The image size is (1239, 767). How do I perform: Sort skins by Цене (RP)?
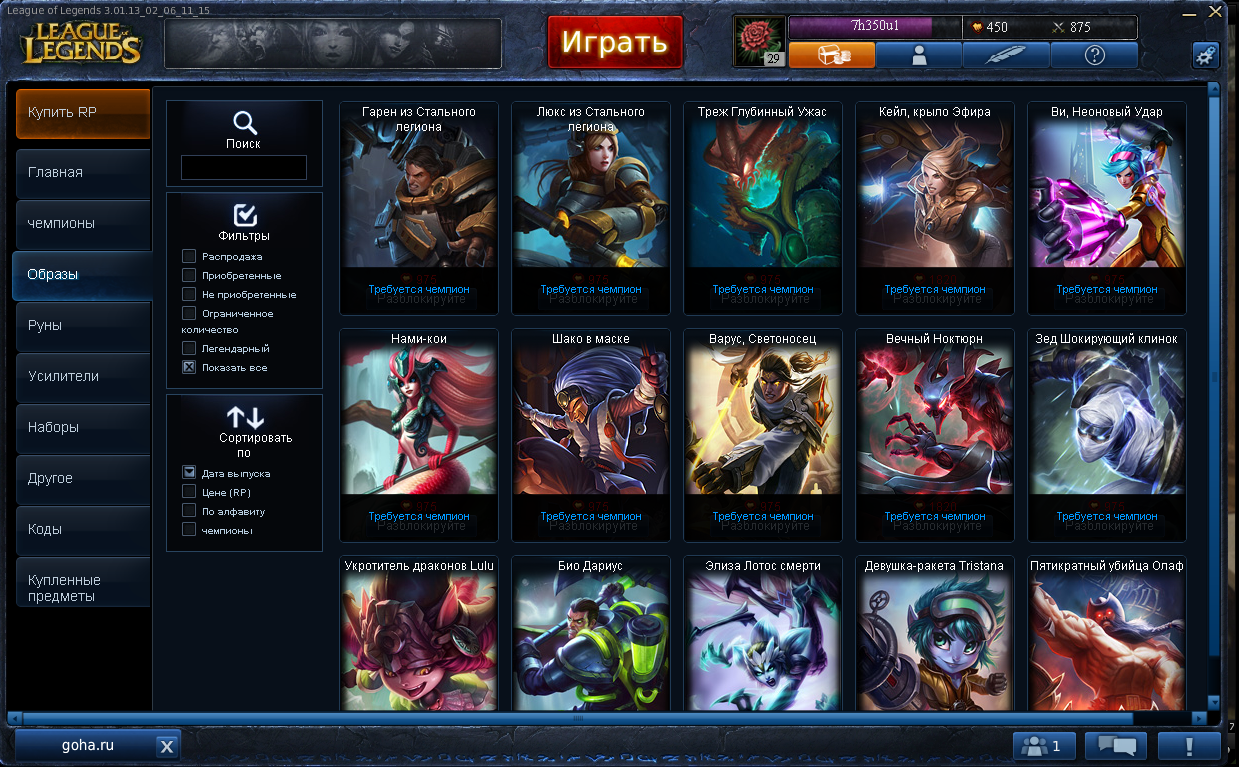pos(189,492)
